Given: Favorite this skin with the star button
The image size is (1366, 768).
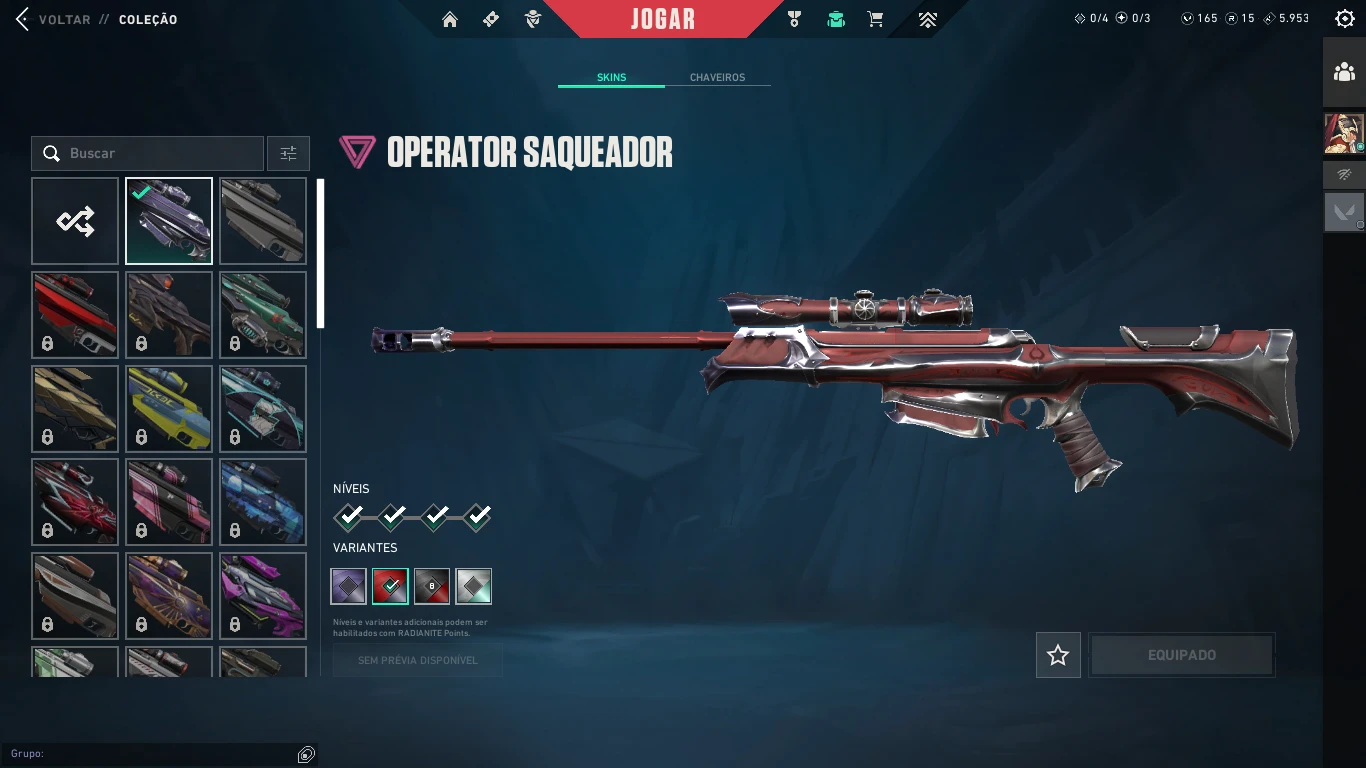Looking at the screenshot, I should (x=1058, y=655).
